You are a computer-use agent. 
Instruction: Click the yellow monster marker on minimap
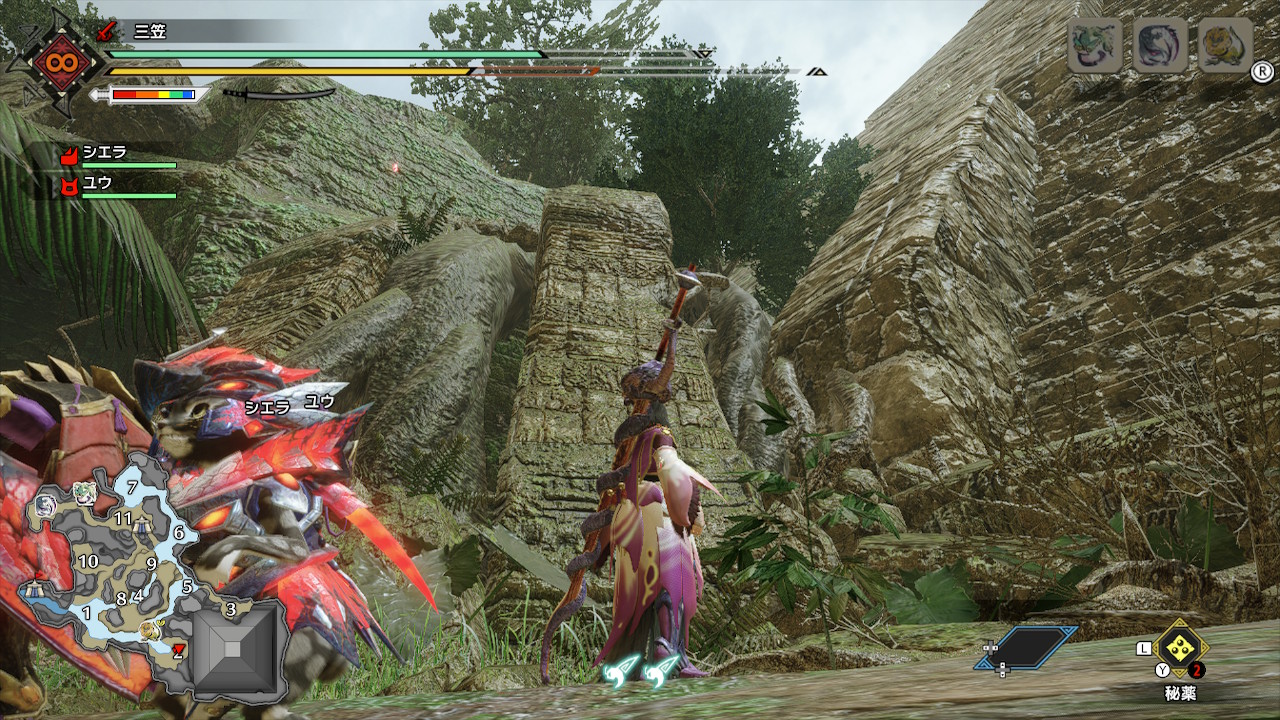point(150,630)
